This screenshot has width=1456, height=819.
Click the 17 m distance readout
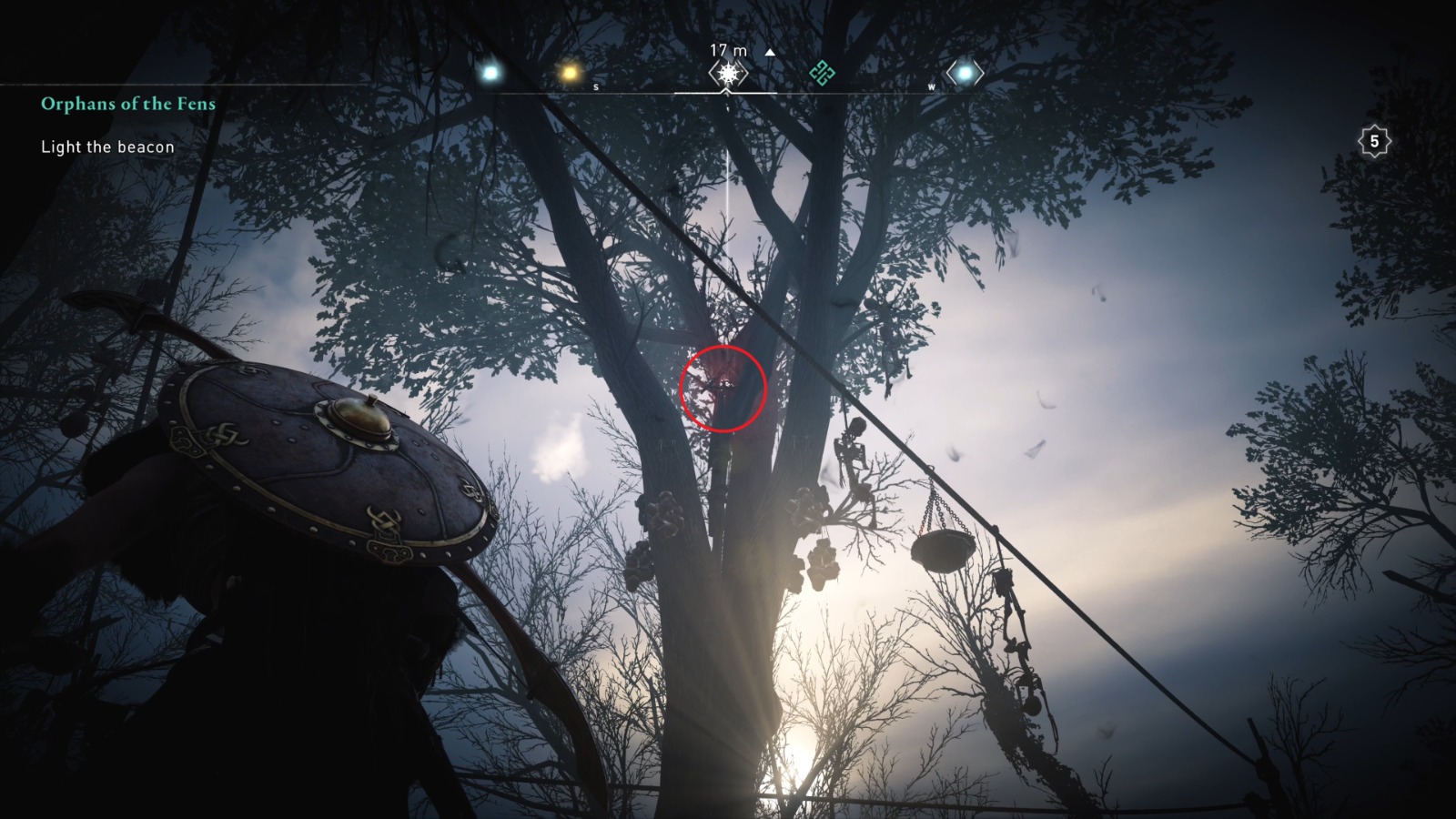[x=726, y=51]
